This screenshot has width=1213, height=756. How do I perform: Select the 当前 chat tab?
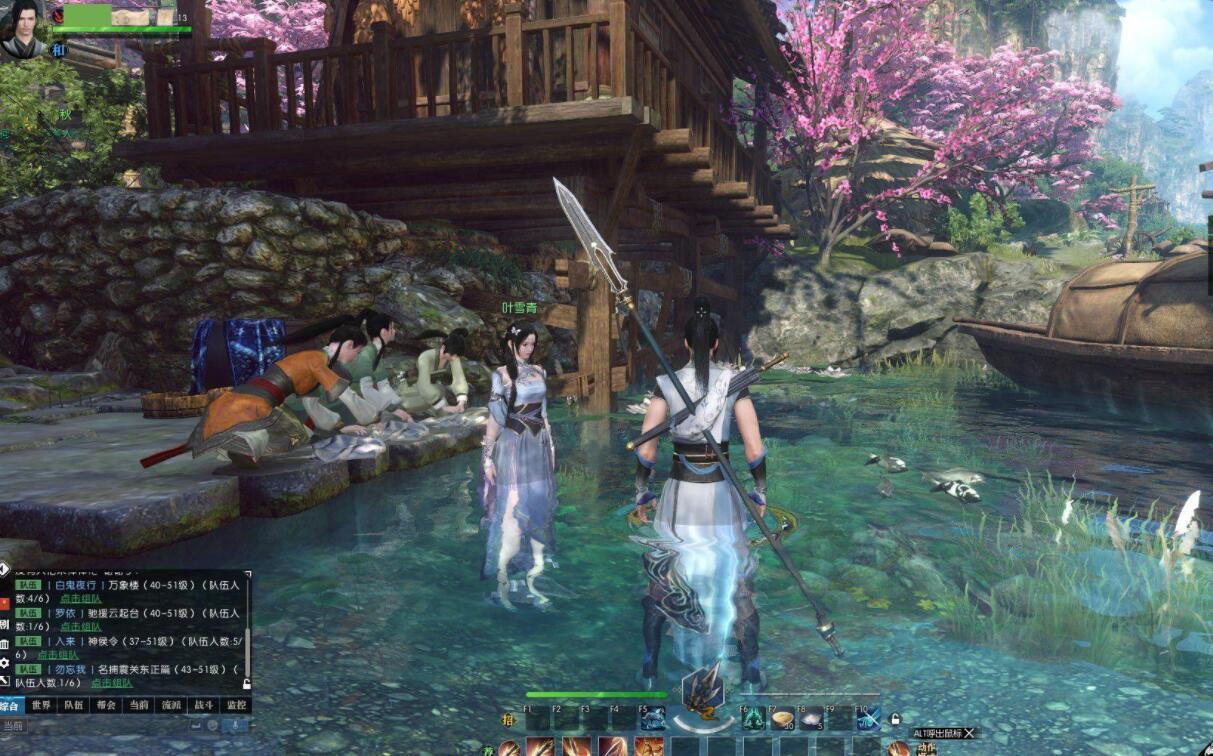coord(138,705)
